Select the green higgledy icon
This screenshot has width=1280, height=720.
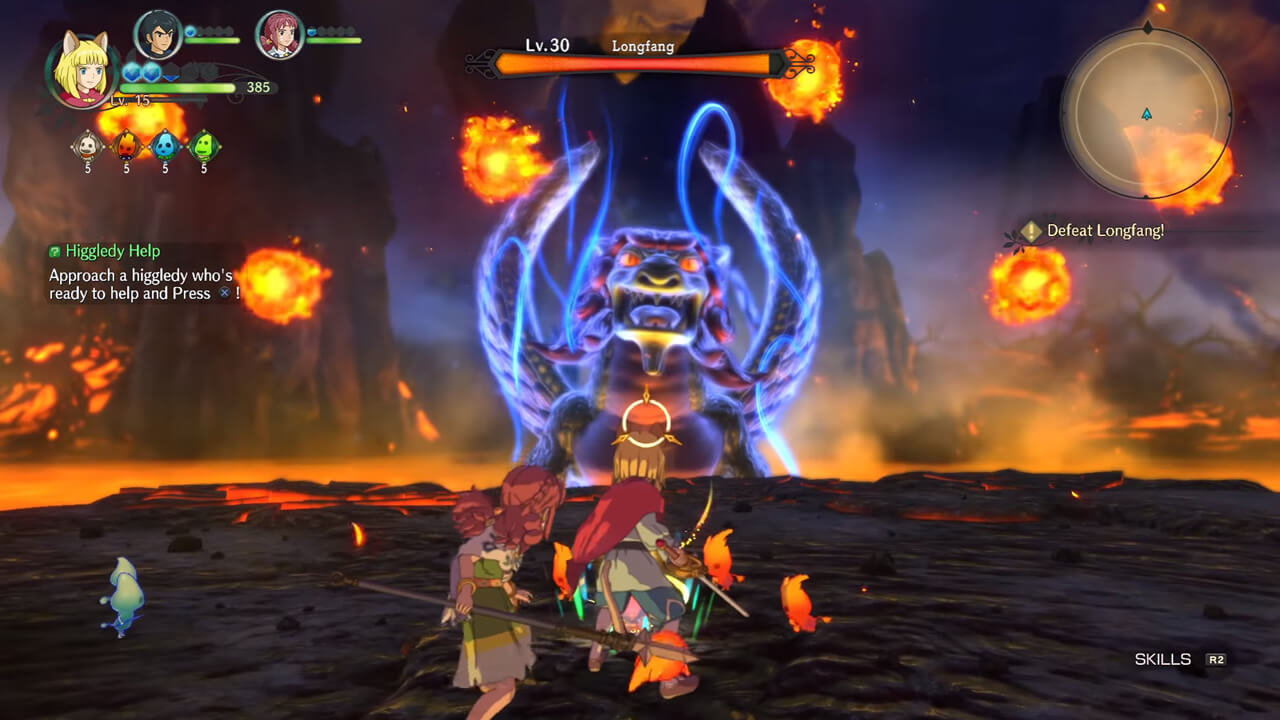tap(204, 146)
